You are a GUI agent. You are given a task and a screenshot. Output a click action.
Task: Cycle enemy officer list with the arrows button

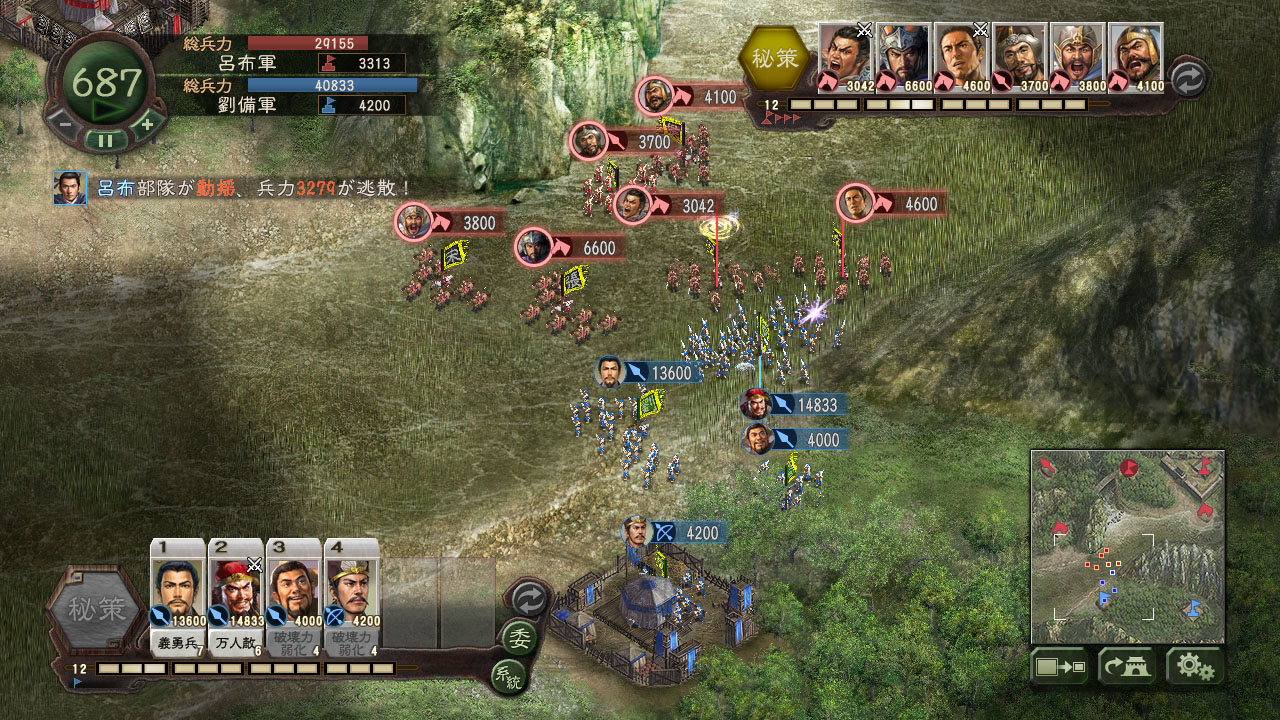(1188, 78)
